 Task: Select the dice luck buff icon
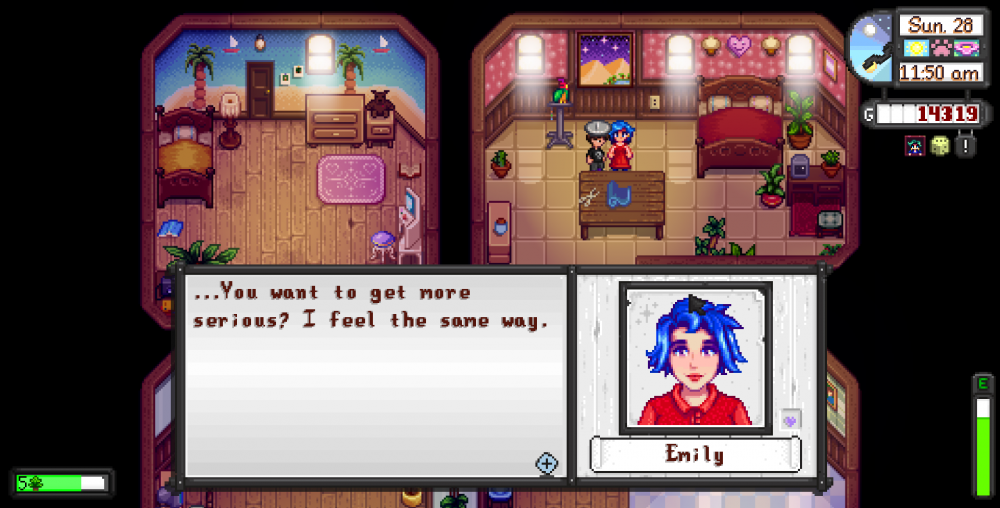point(941,146)
